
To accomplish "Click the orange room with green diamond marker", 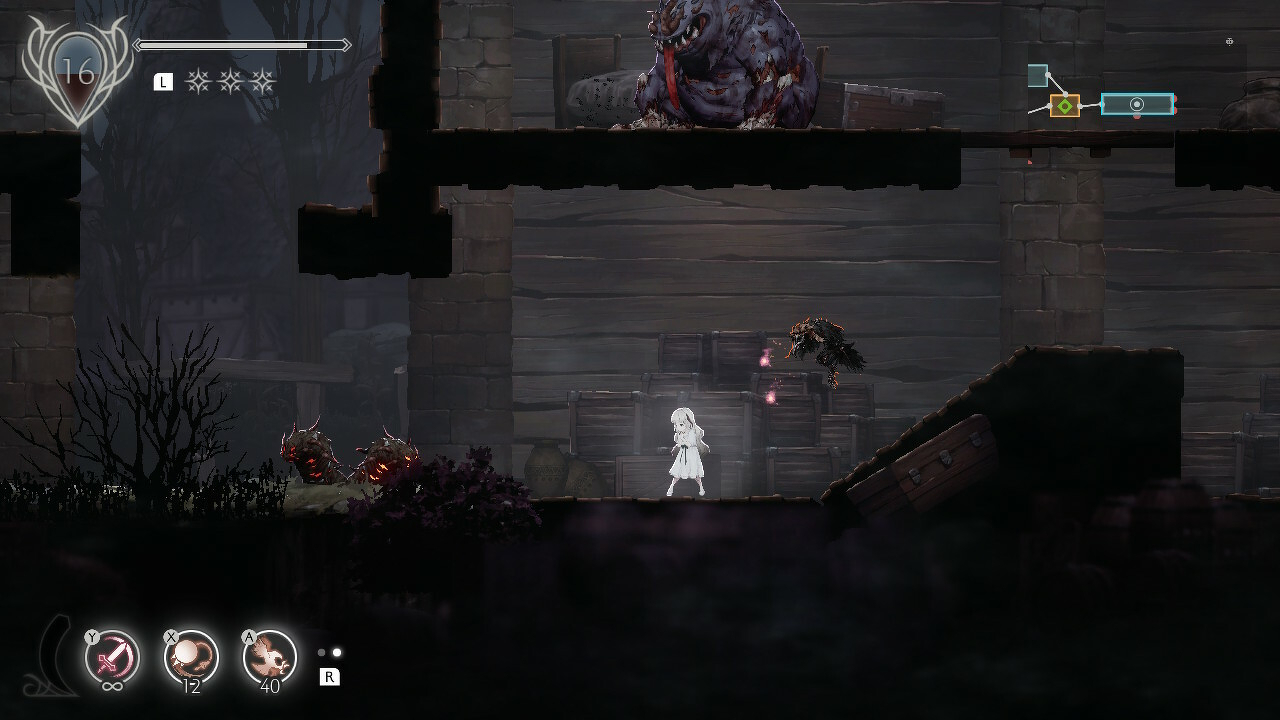I will pyautogui.click(x=1065, y=105).
